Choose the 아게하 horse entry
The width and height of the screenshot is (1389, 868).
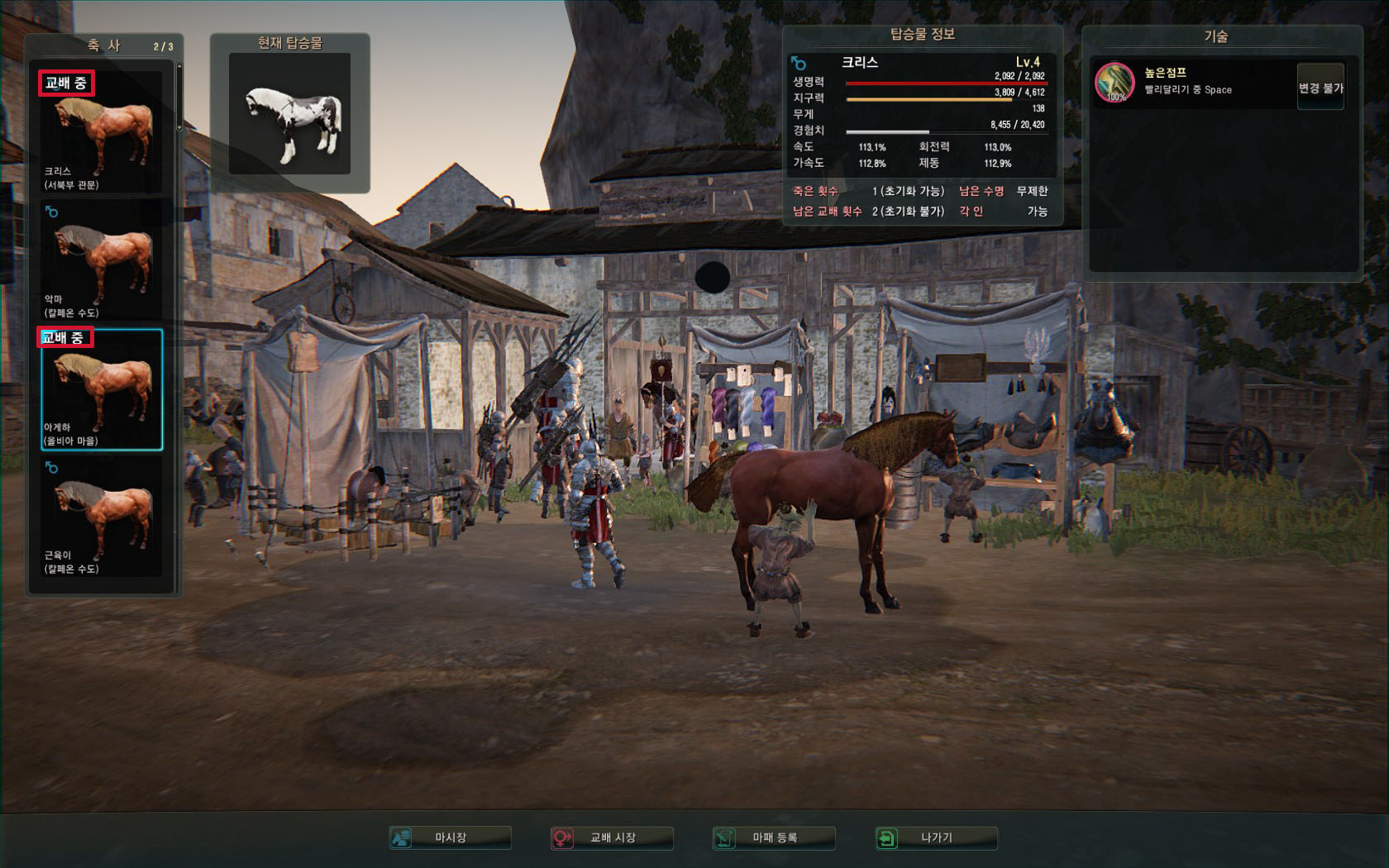[x=102, y=389]
